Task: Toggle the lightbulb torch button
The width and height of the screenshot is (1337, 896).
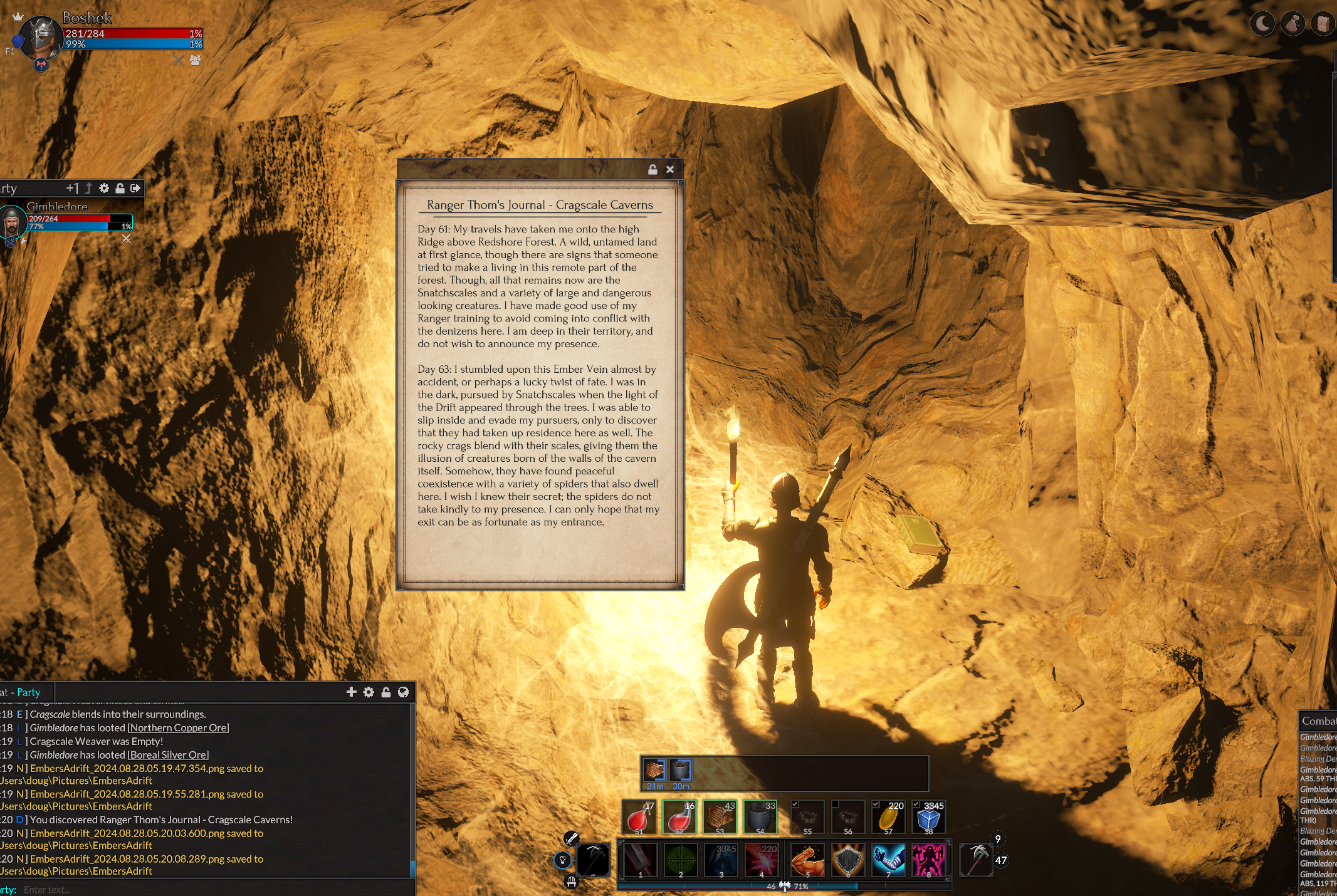Action: click(x=562, y=860)
